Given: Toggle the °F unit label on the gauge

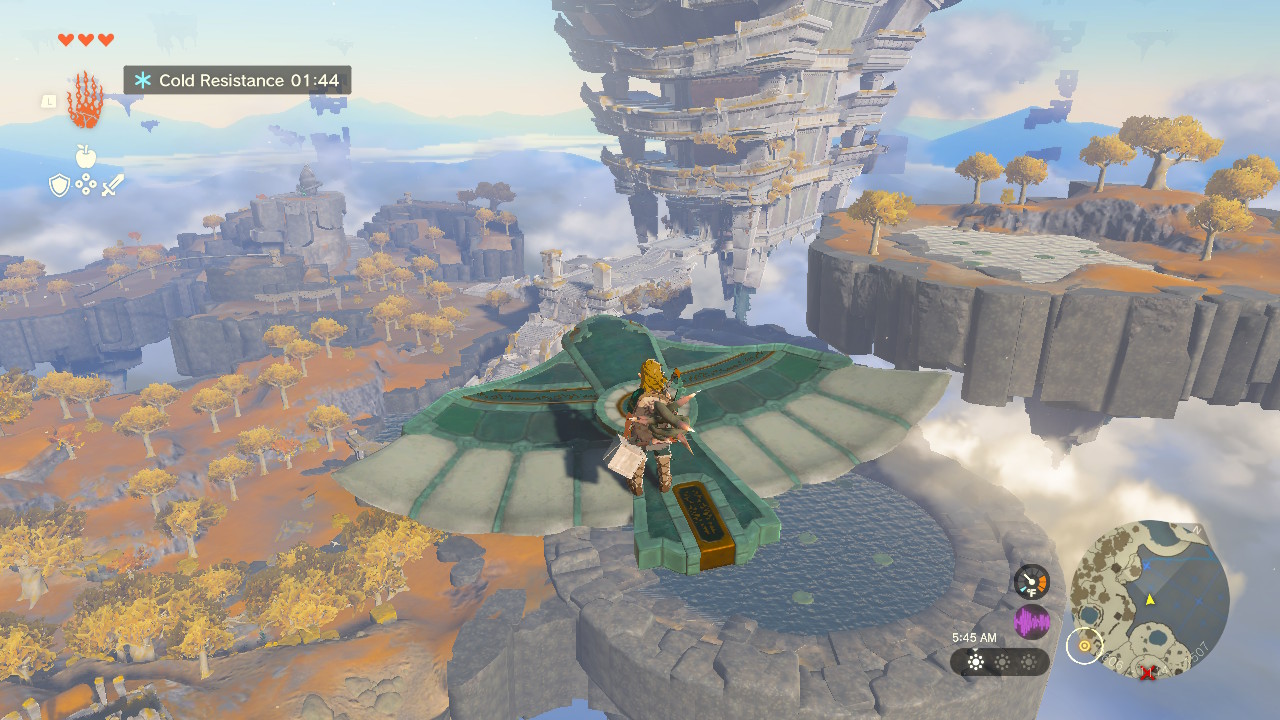Looking at the screenshot, I should [1031, 592].
